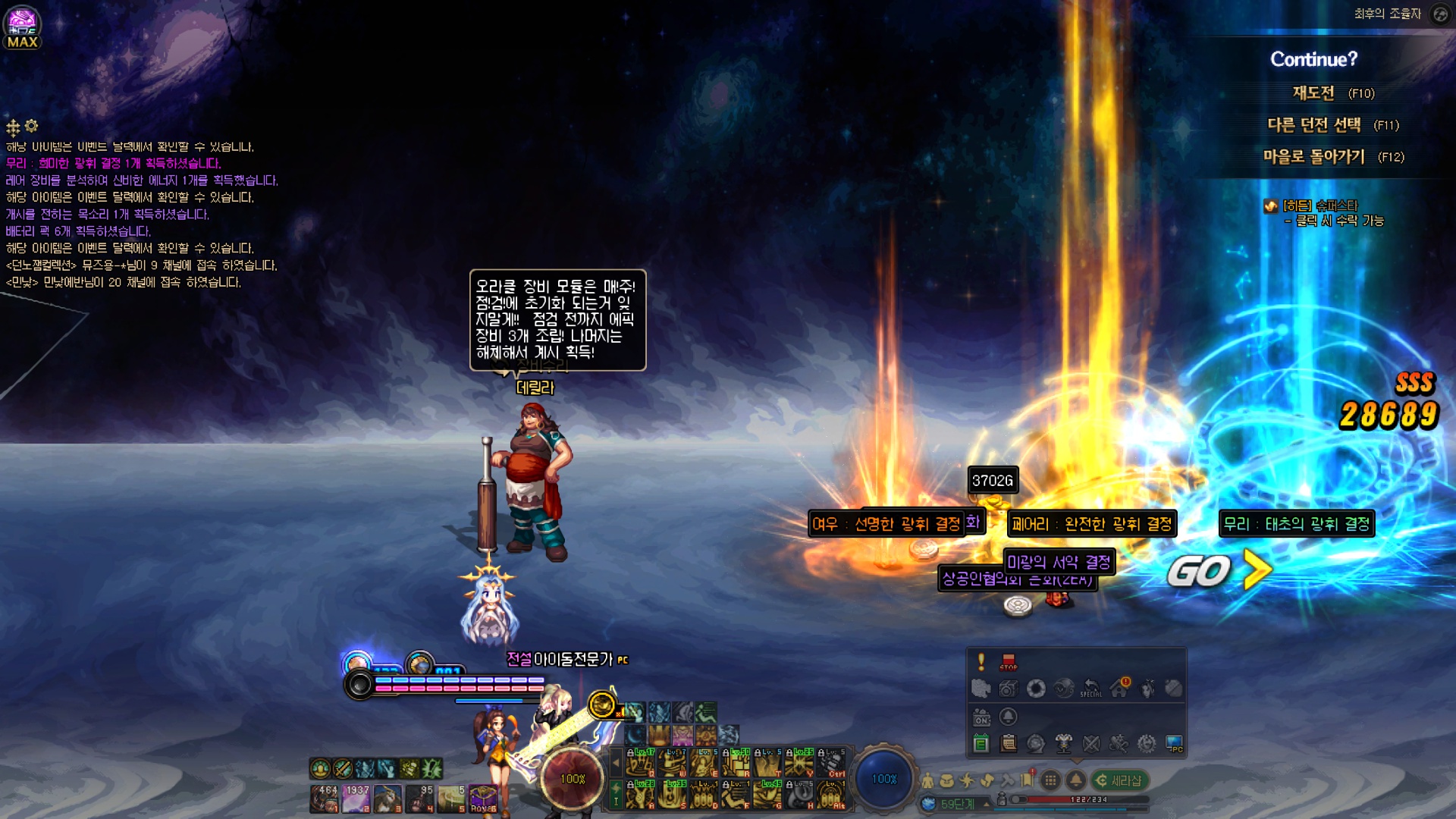Click the PC monitor icon
The height and width of the screenshot is (819, 1456).
tap(1174, 744)
